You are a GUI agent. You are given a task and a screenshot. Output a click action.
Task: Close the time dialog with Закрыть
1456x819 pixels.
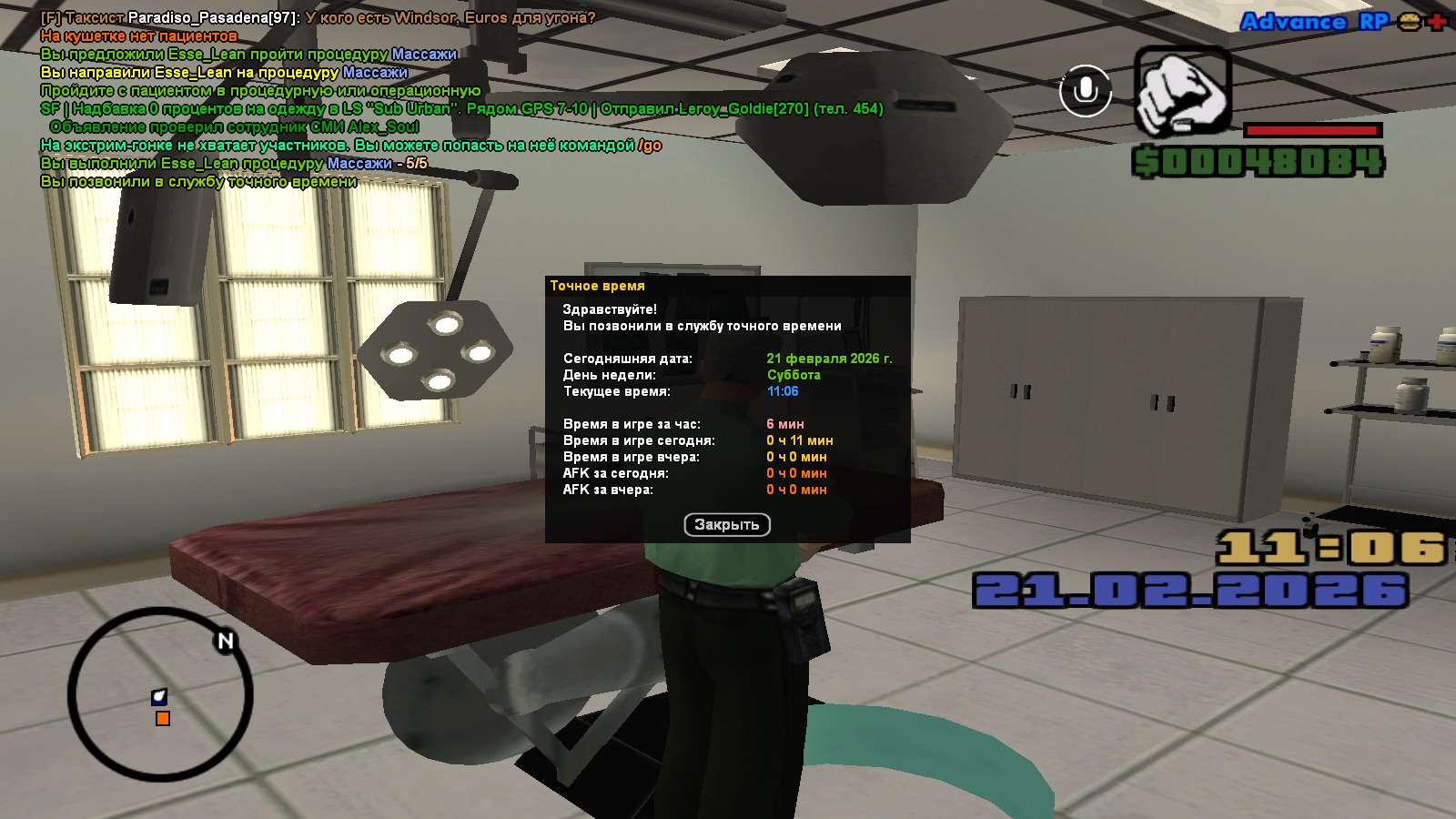[x=726, y=525]
